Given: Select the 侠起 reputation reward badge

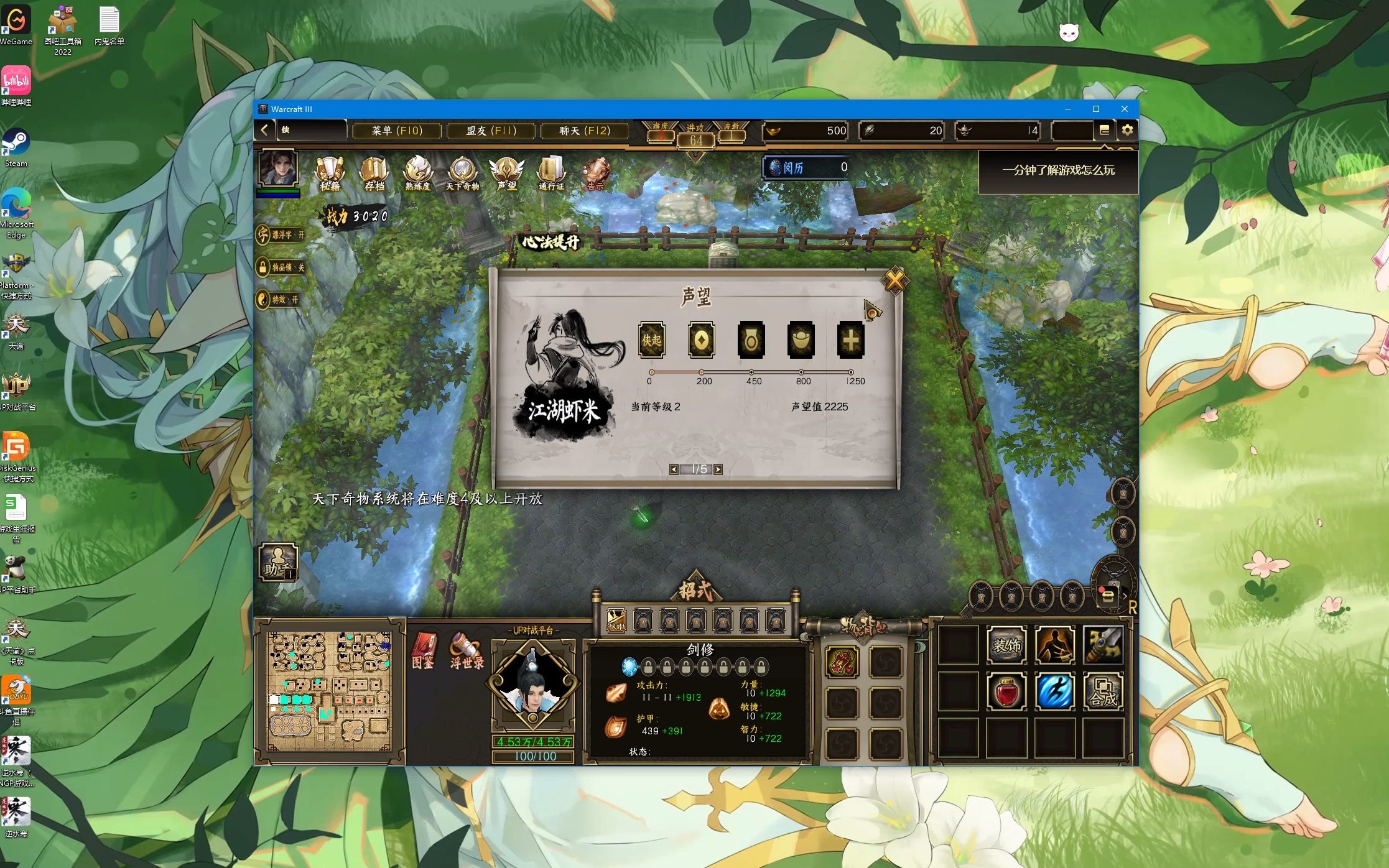Looking at the screenshot, I should click(x=652, y=339).
